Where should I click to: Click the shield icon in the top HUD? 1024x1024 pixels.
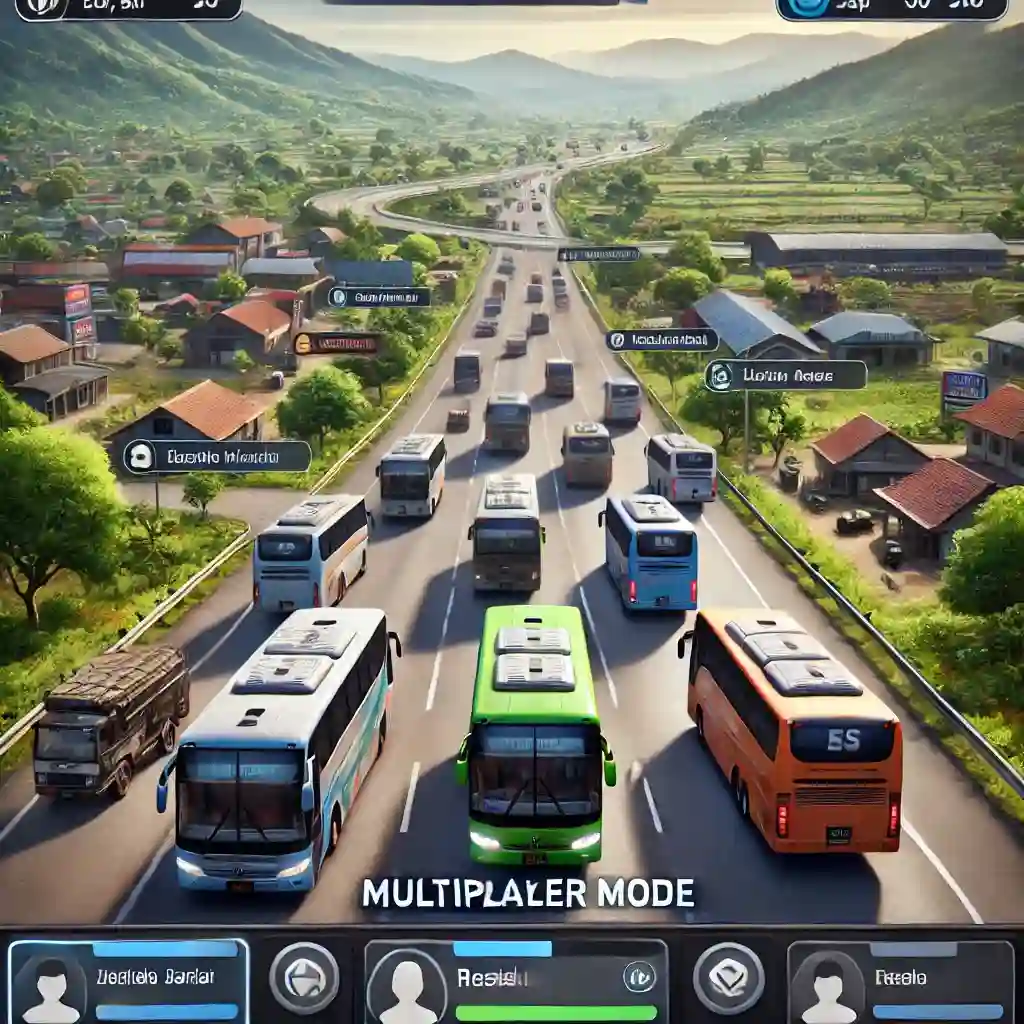pos(41,7)
